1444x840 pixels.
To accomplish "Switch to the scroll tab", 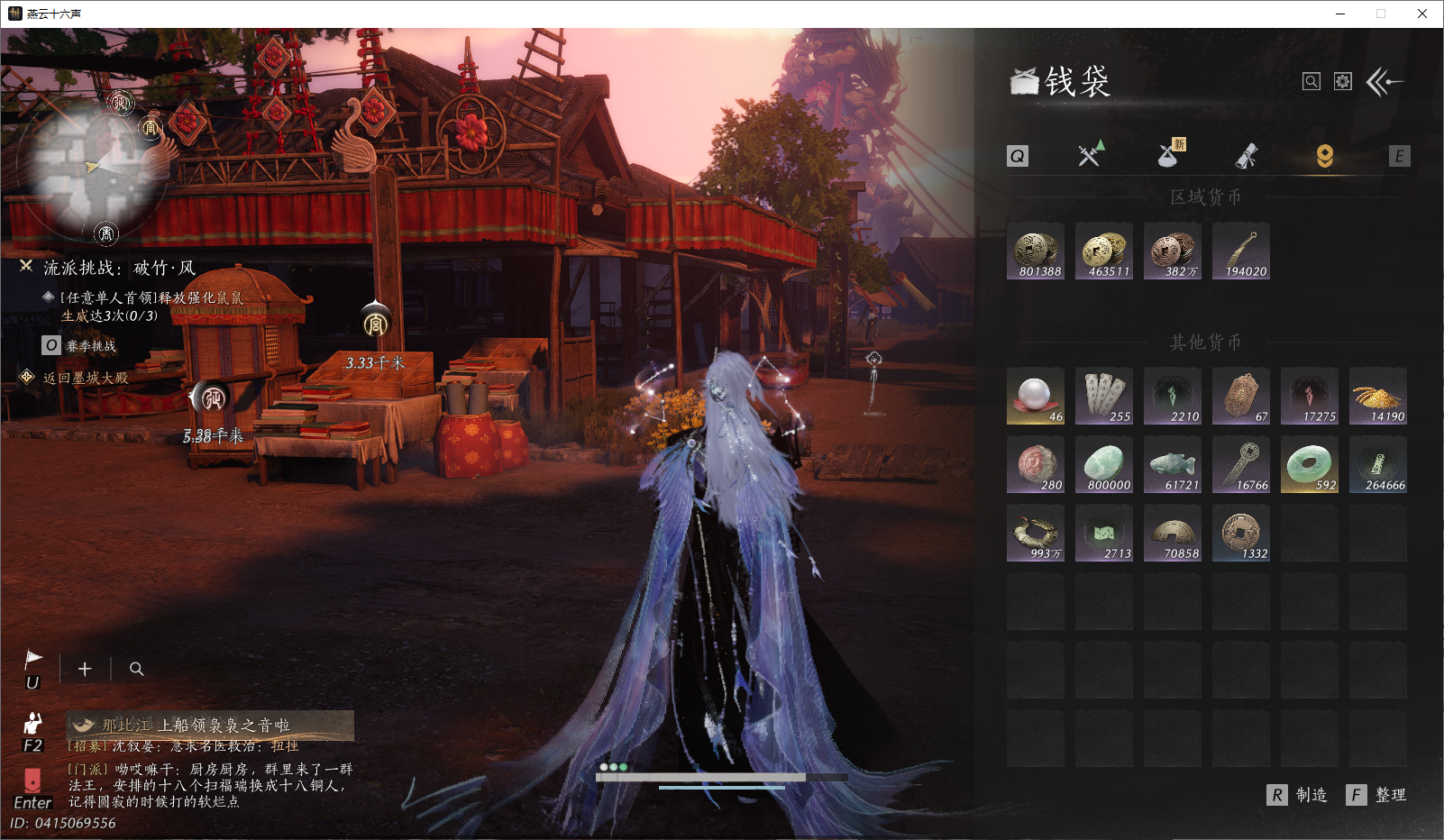I will pyautogui.click(x=1247, y=156).
